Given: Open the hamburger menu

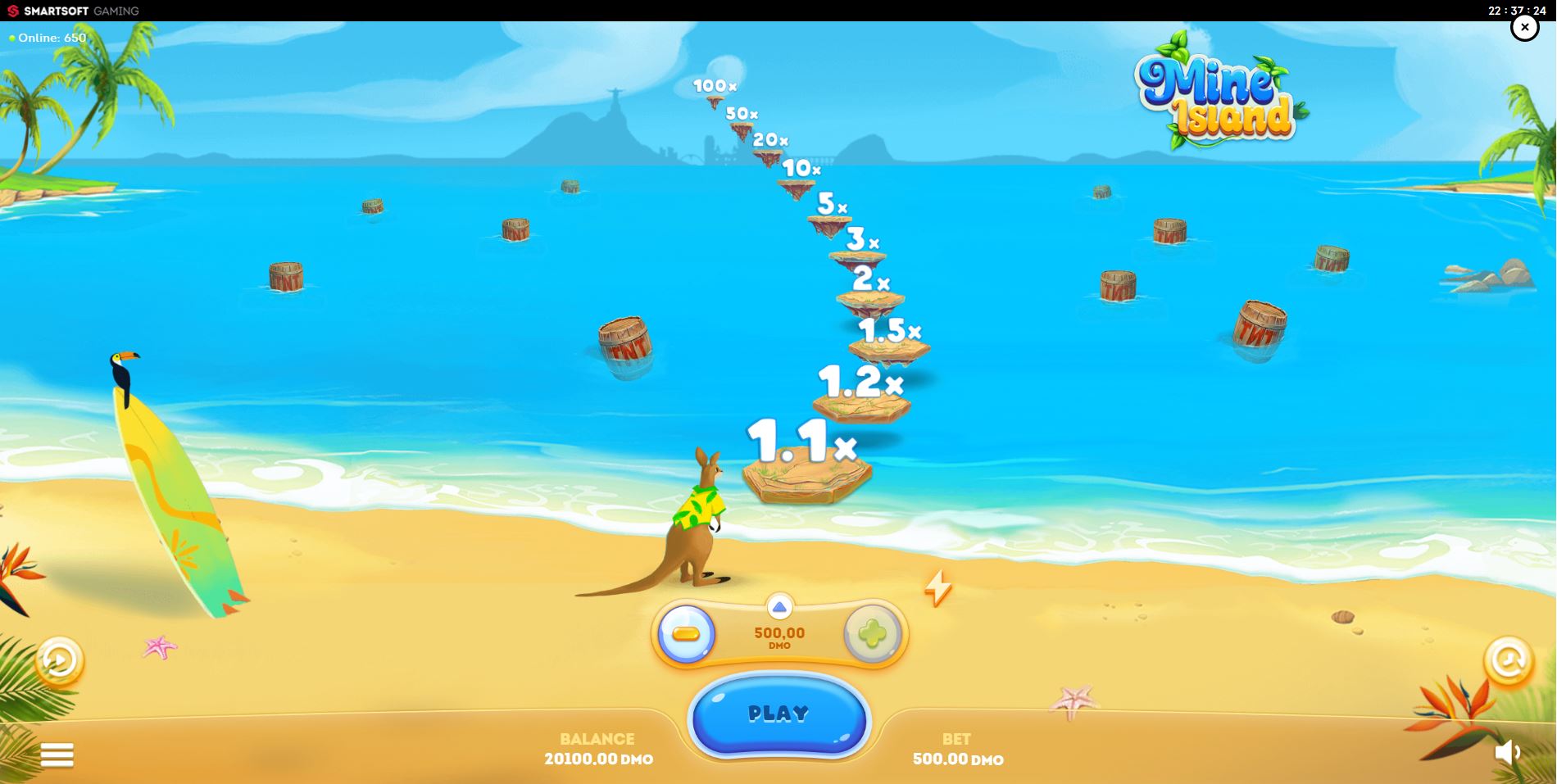Looking at the screenshot, I should click(57, 753).
